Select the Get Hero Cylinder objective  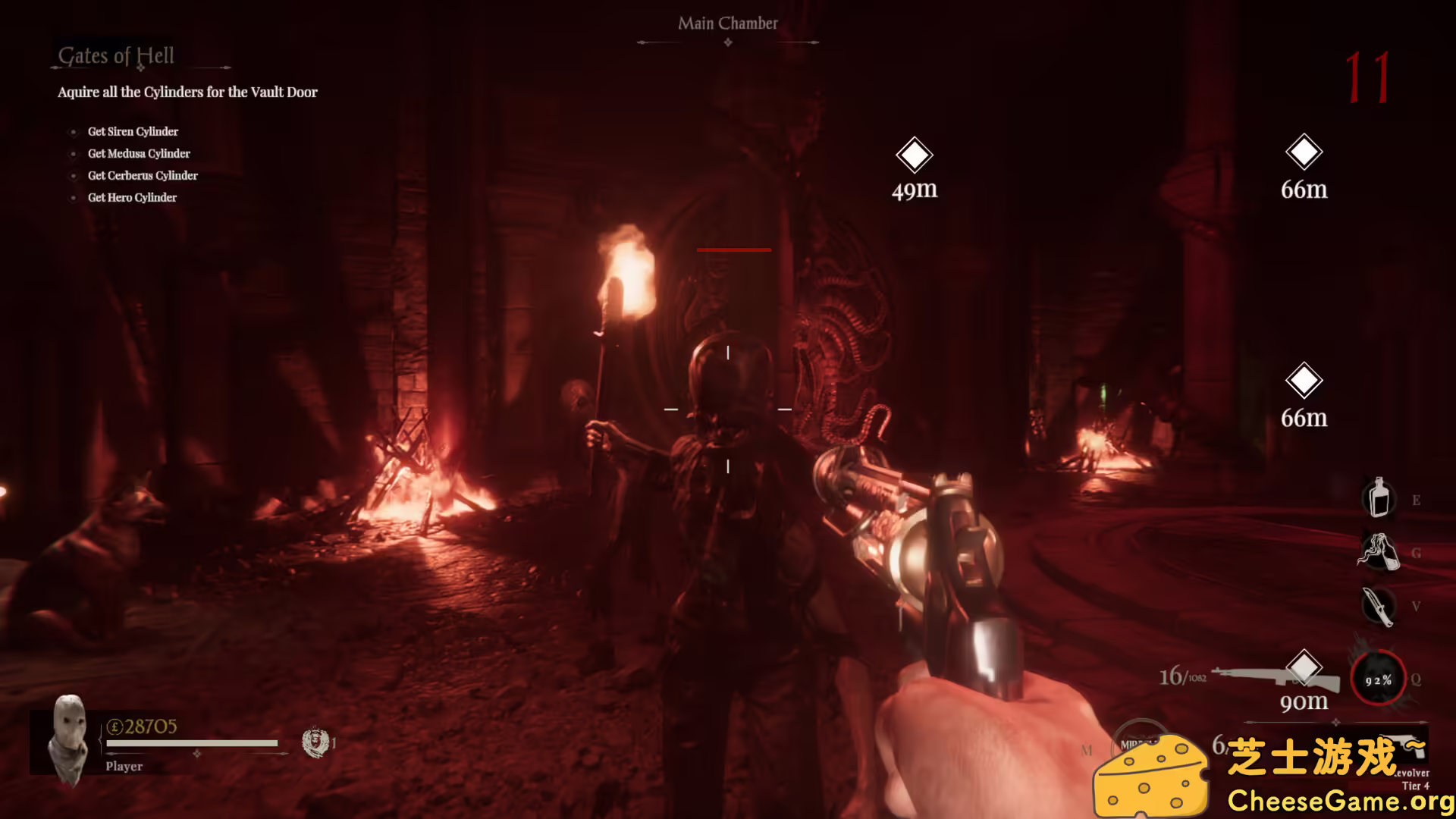(132, 198)
